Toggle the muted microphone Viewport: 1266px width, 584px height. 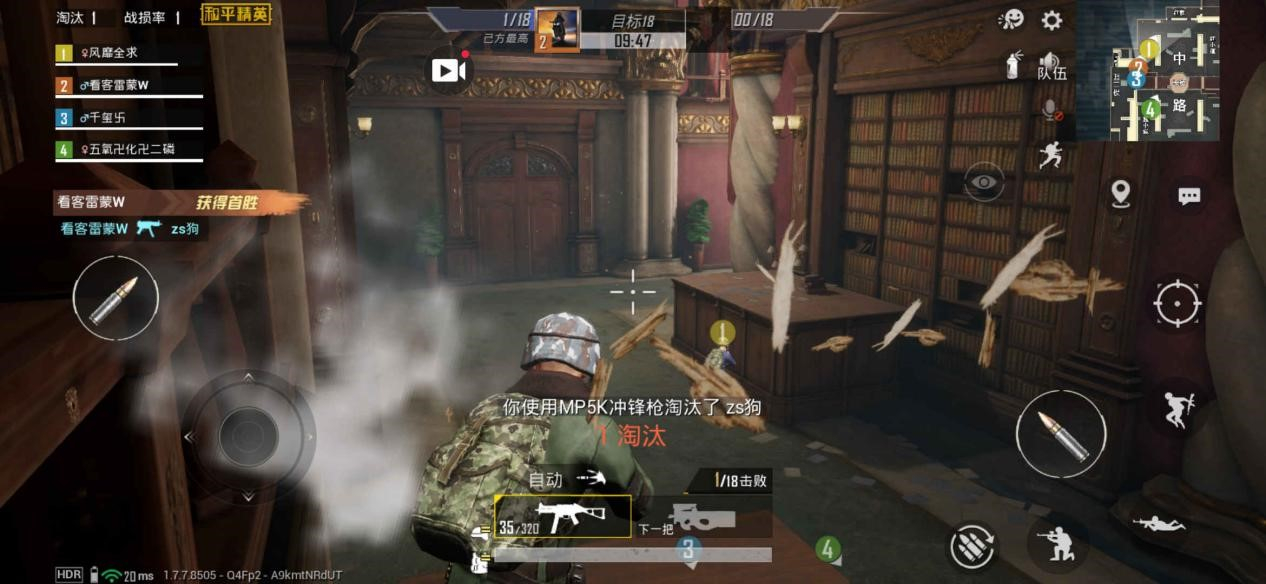[x=1051, y=111]
